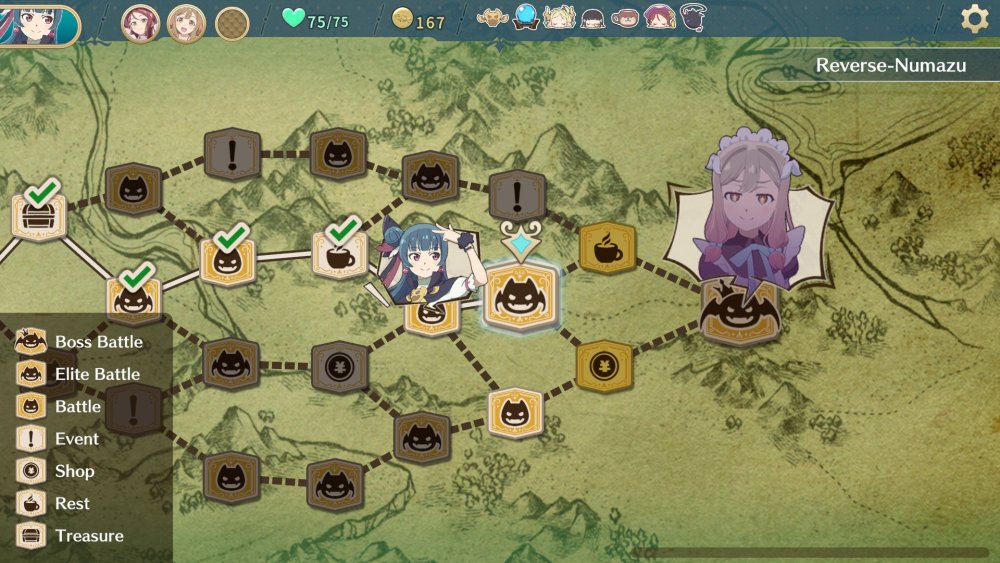Click the gold coin currency icon
The width and height of the screenshot is (1000, 563).
402,19
